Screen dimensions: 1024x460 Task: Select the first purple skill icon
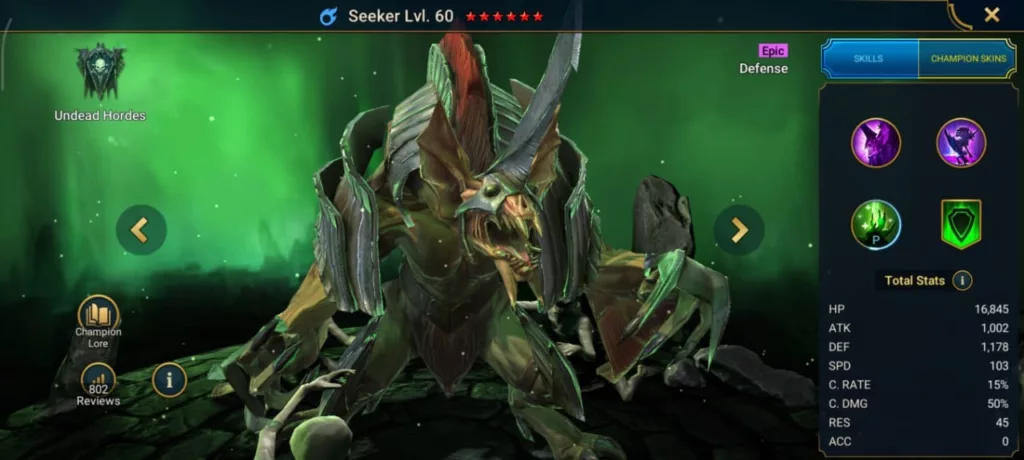[x=876, y=143]
